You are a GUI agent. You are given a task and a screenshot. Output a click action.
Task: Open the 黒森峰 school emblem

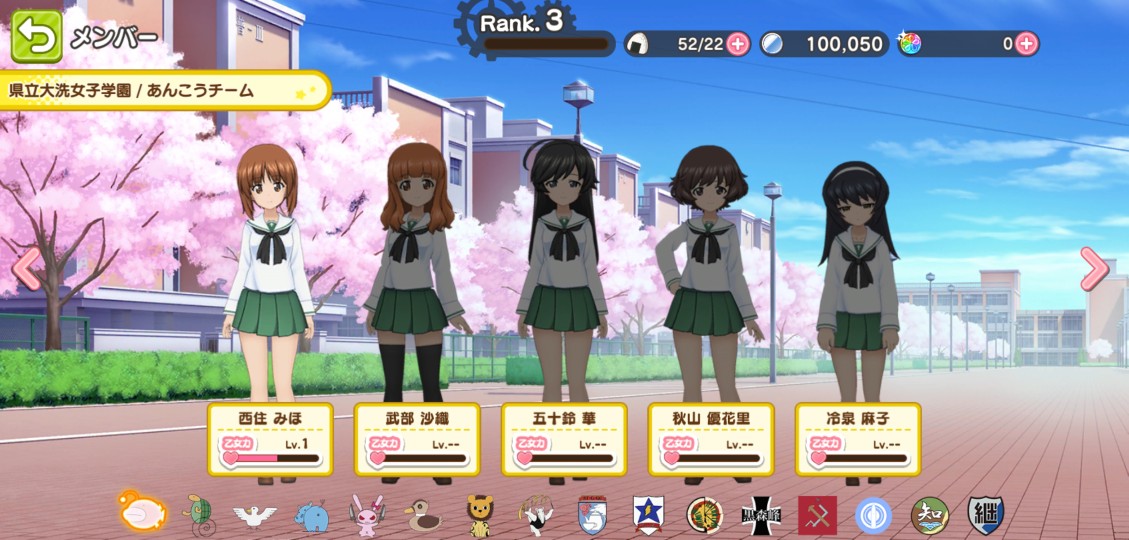pyautogui.click(x=761, y=515)
